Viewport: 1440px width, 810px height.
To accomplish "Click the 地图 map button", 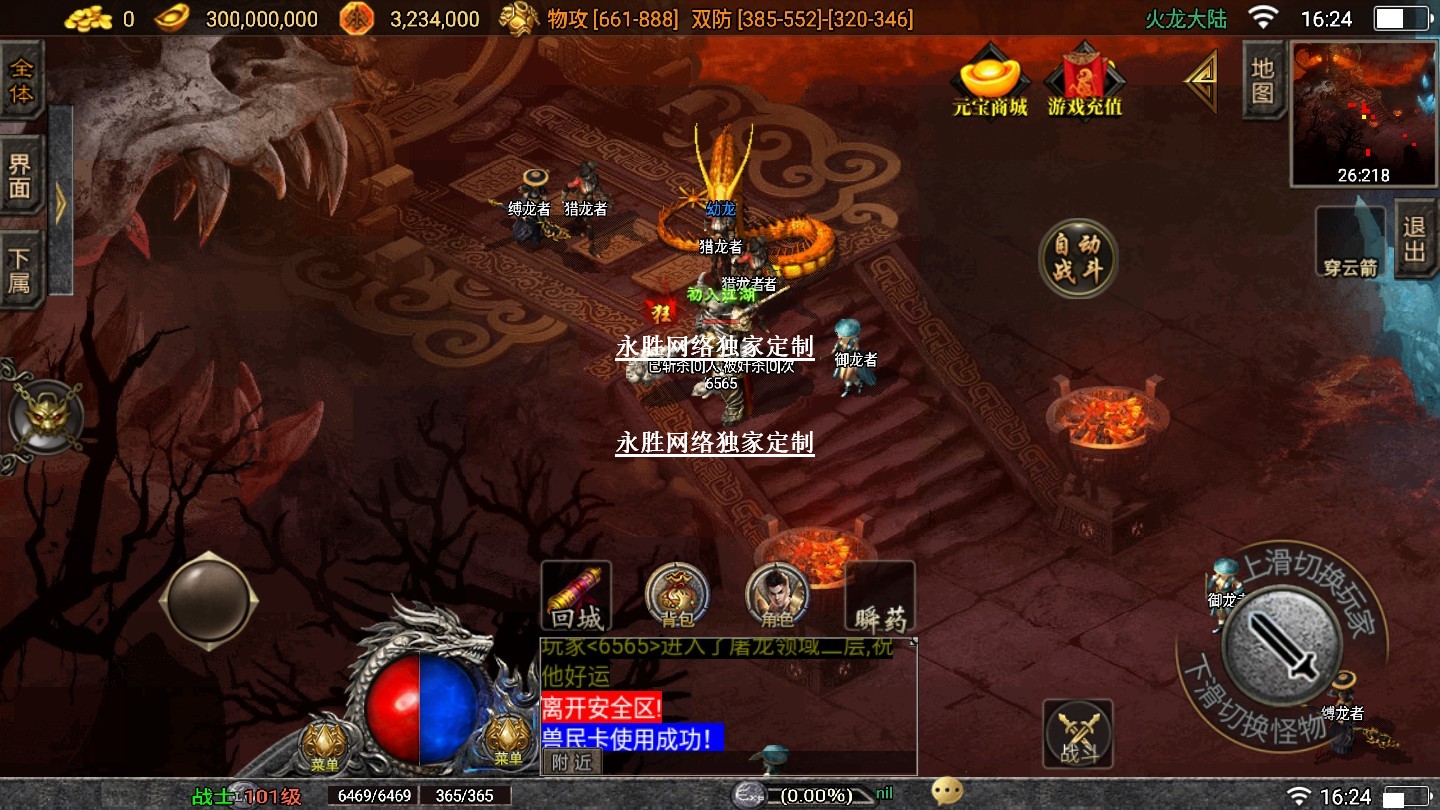I will [1263, 80].
